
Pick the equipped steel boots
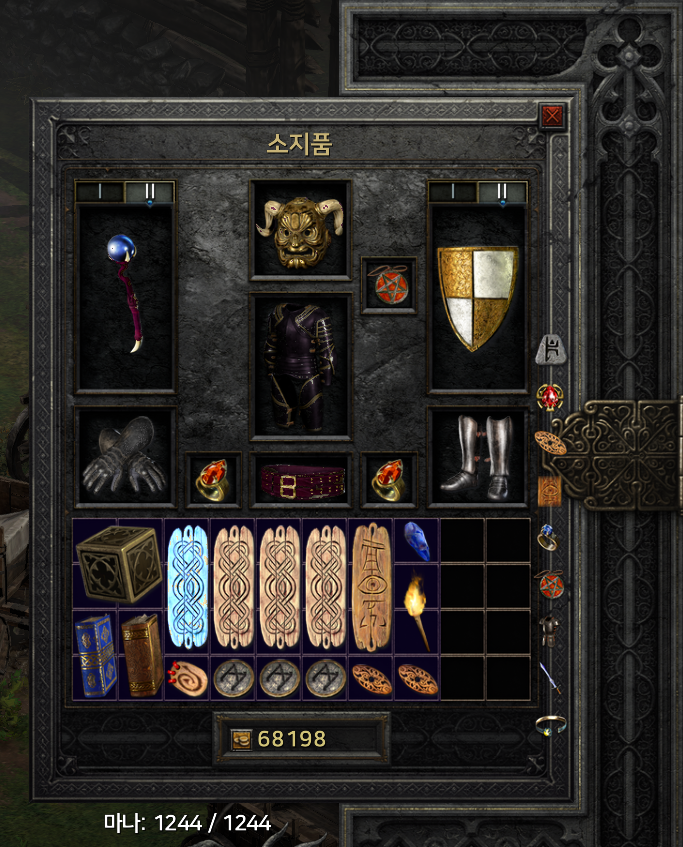(478, 457)
